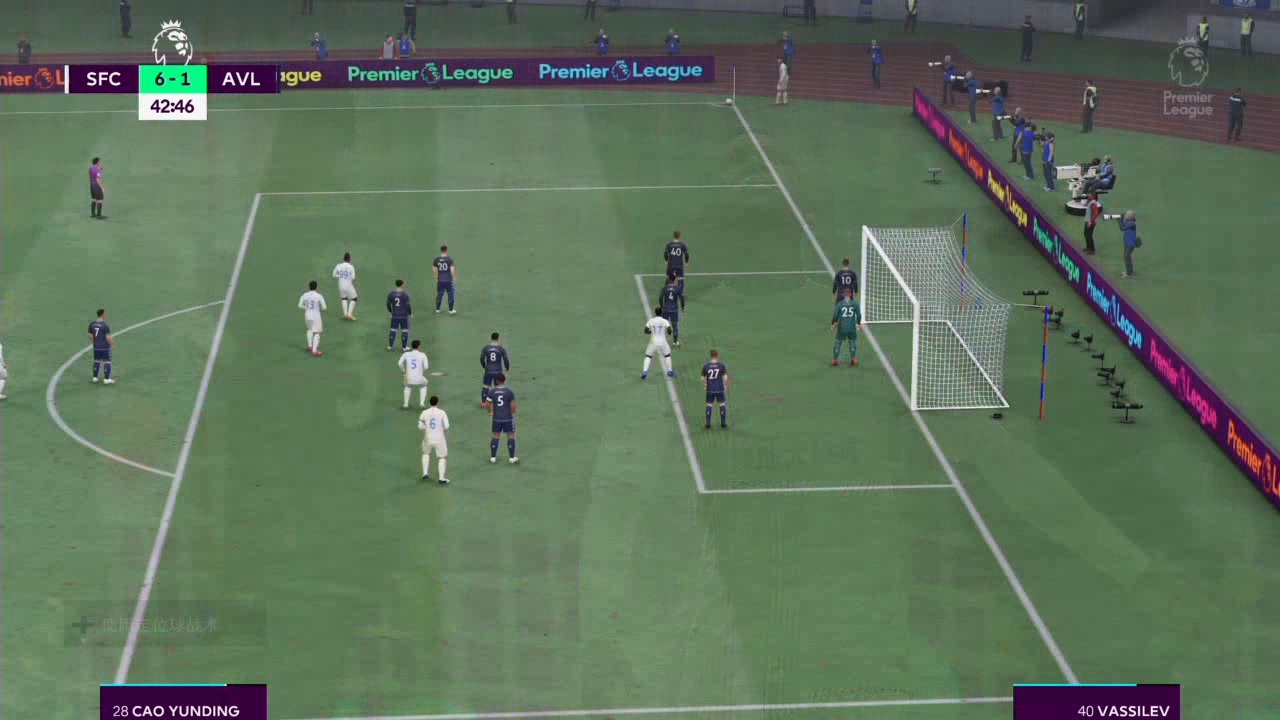Select the AVL team abbreviation on scoreboard
Viewport: 1280px width, 720px height.
coord(240,79)
